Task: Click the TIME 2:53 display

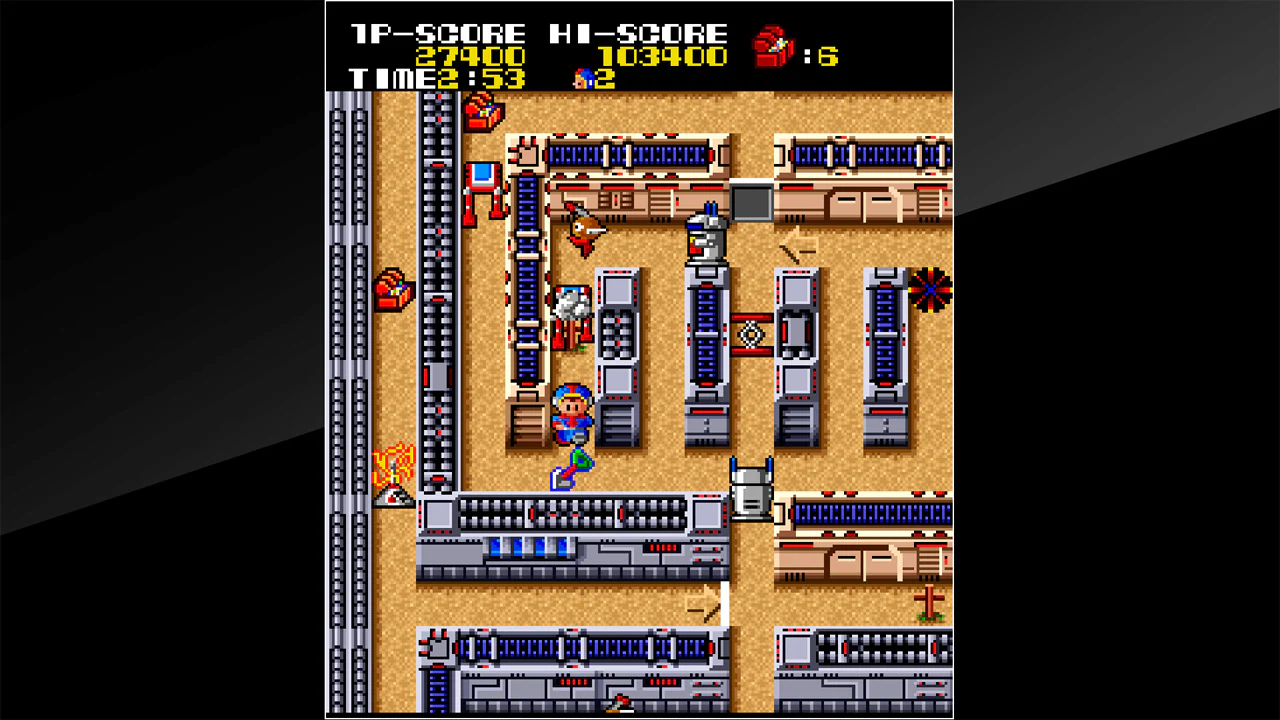Action: pyautogui.click(x=435, y=78)
